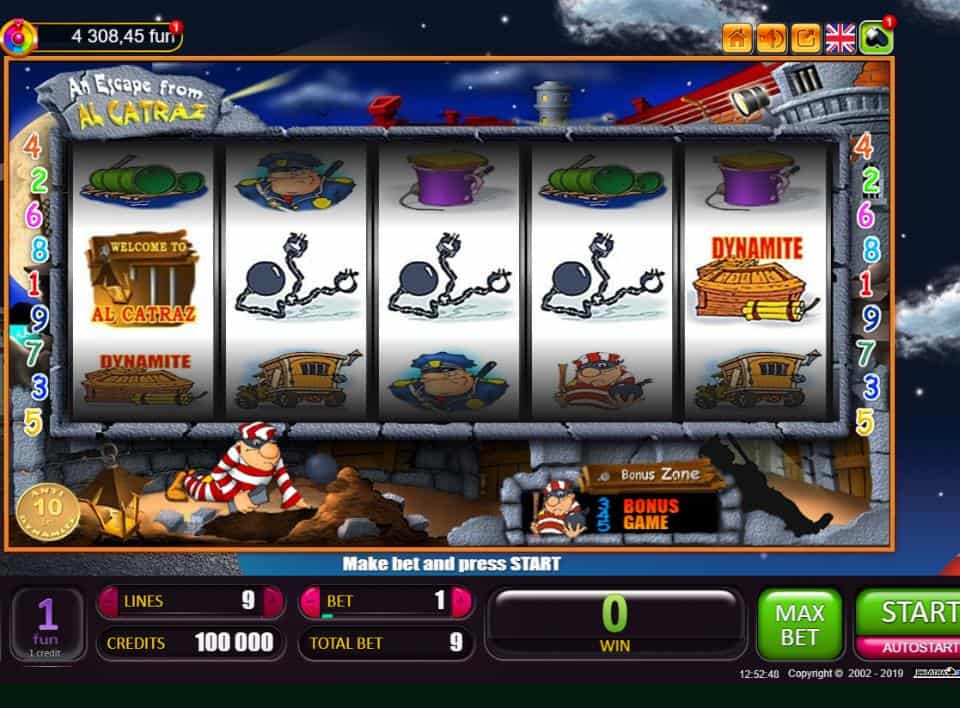Spin the reels with the START button

(908, 612)
